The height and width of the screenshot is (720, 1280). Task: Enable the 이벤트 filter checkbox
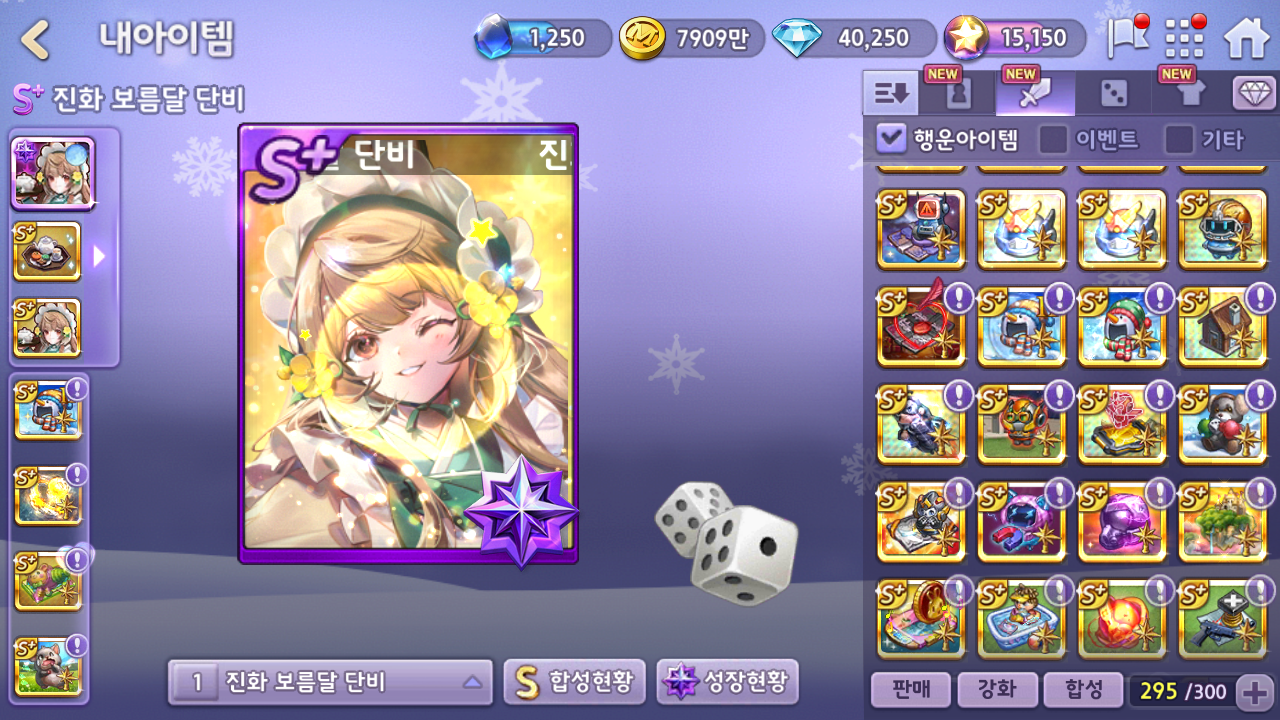click(x=1053, y=139)
